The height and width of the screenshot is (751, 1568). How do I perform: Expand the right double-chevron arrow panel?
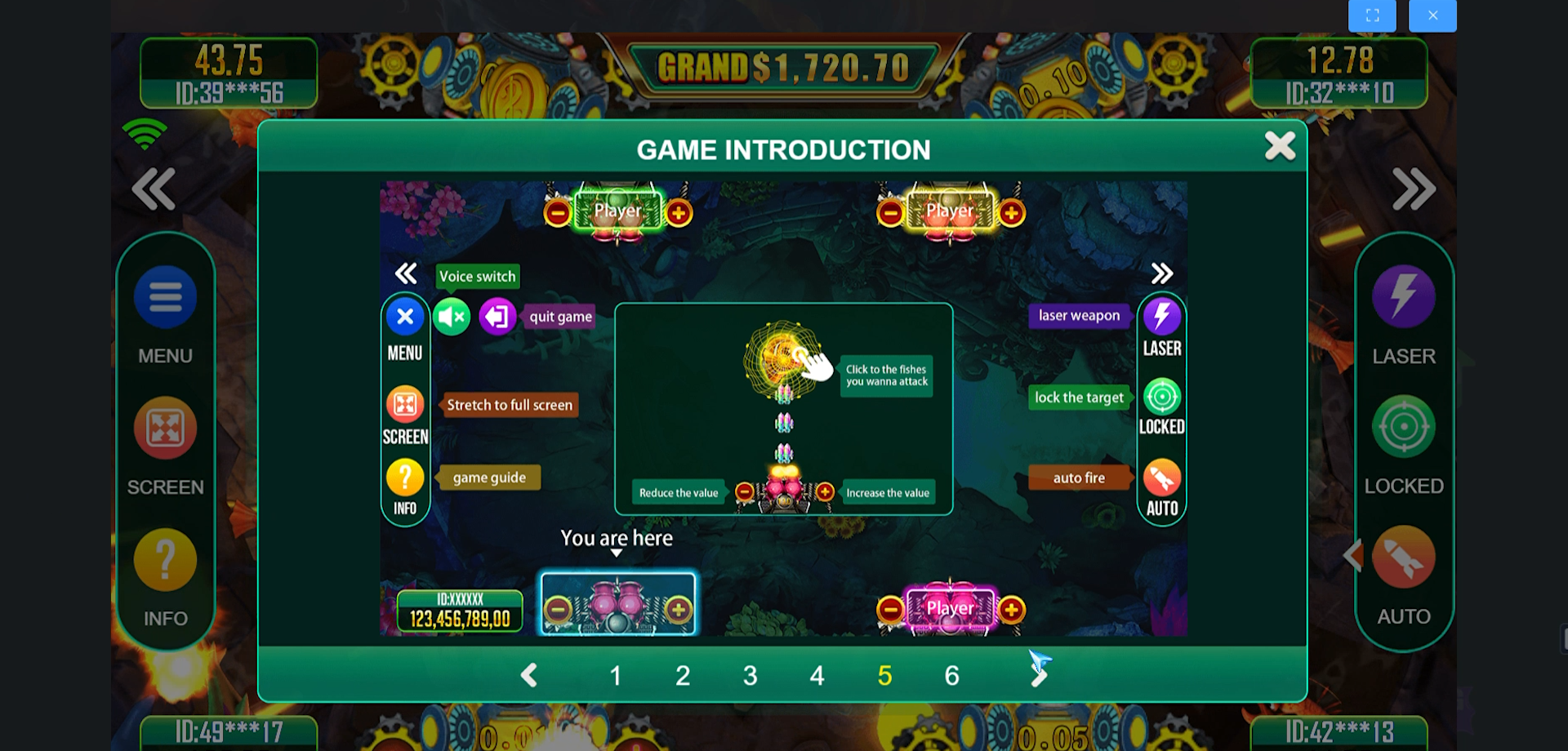pos(1414,189)
